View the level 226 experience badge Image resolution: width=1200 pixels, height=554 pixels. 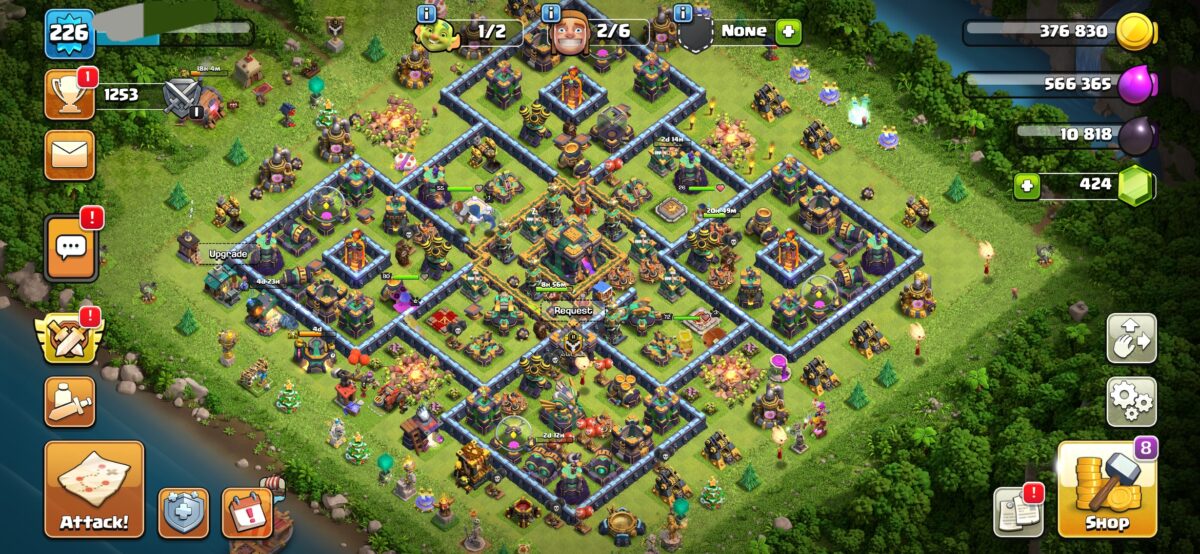[69, 34]
